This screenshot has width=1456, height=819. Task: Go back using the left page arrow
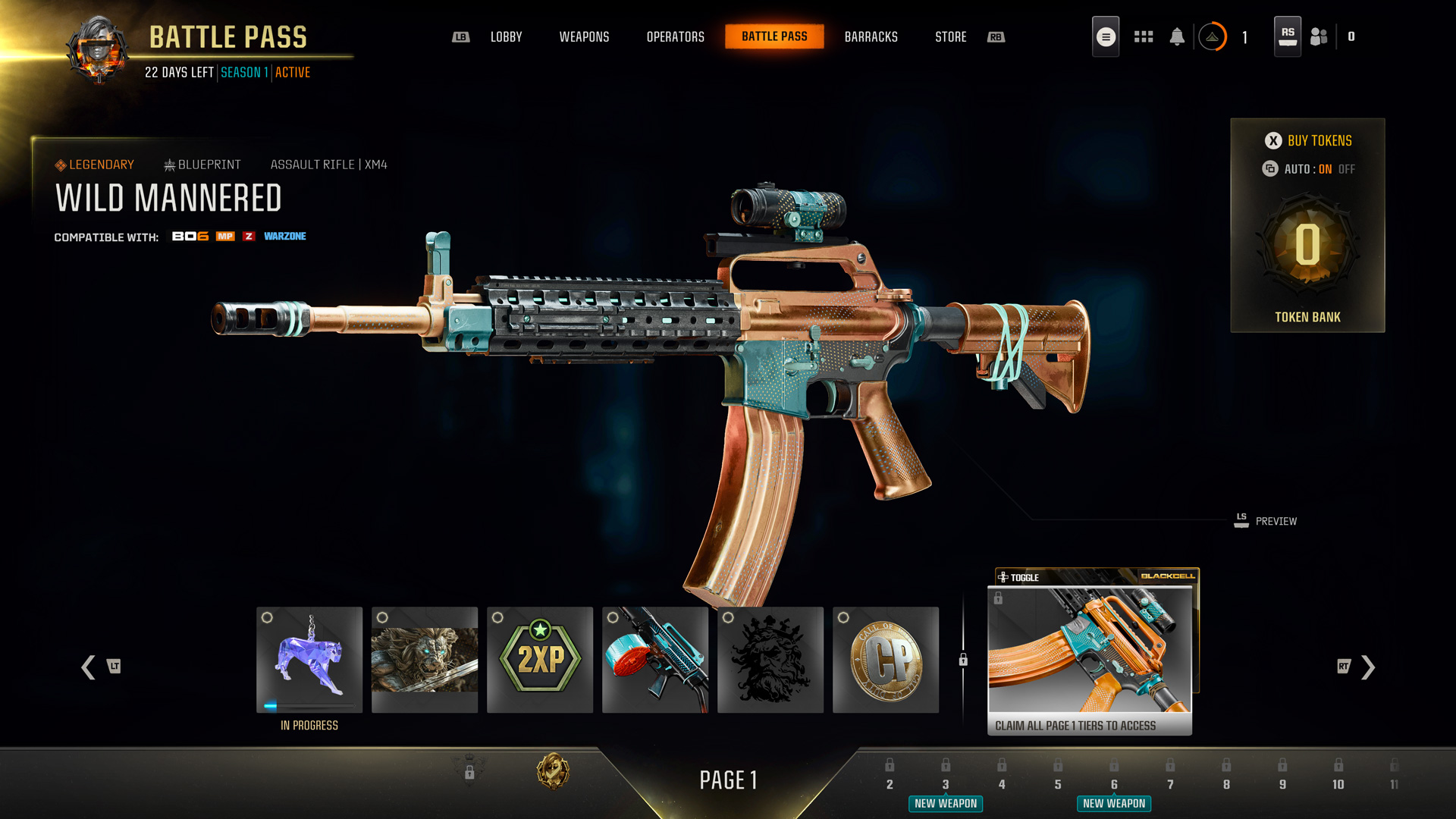click(x=87, y=668)
